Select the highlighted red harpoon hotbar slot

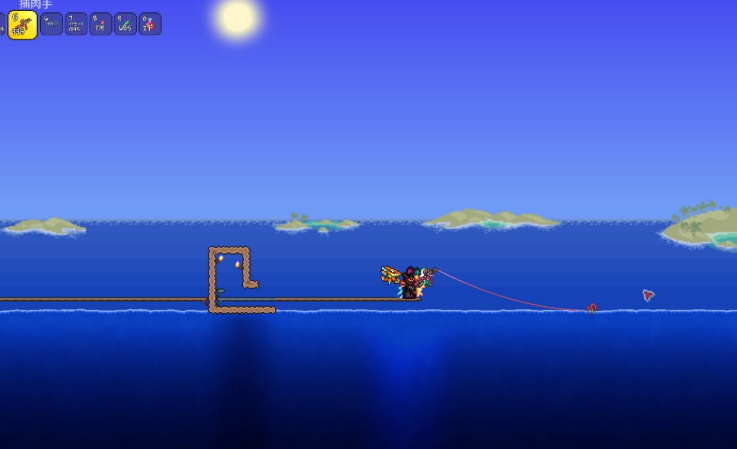(x=22, y=25)
